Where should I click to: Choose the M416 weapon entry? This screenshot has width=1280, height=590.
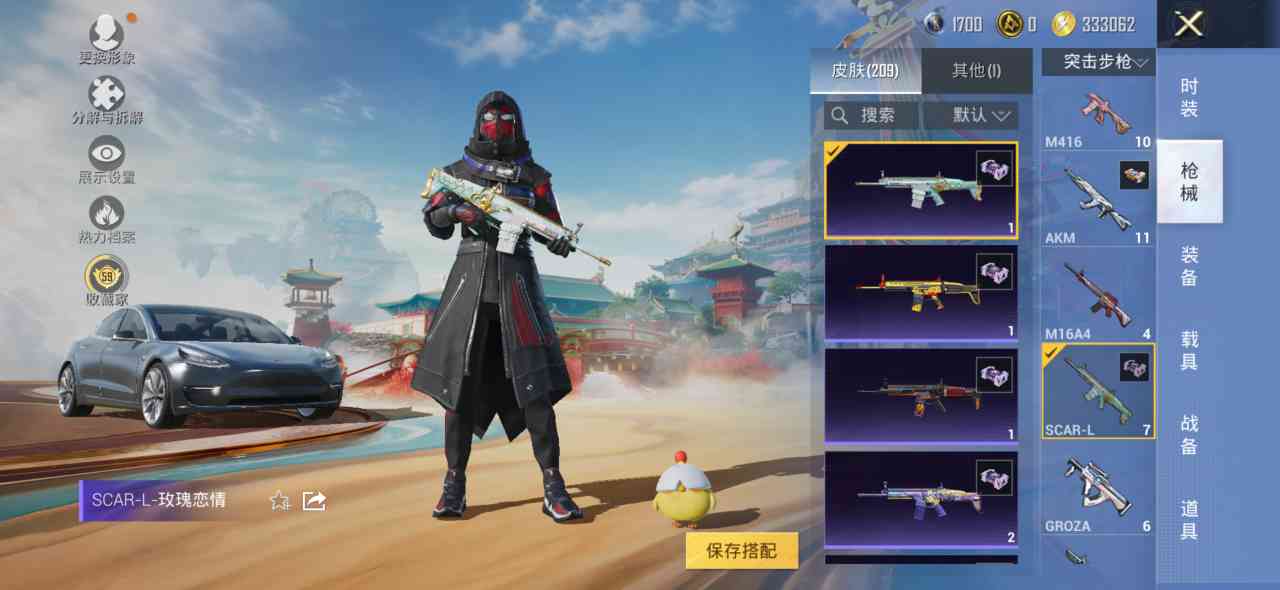click(x=1098, y=116)
